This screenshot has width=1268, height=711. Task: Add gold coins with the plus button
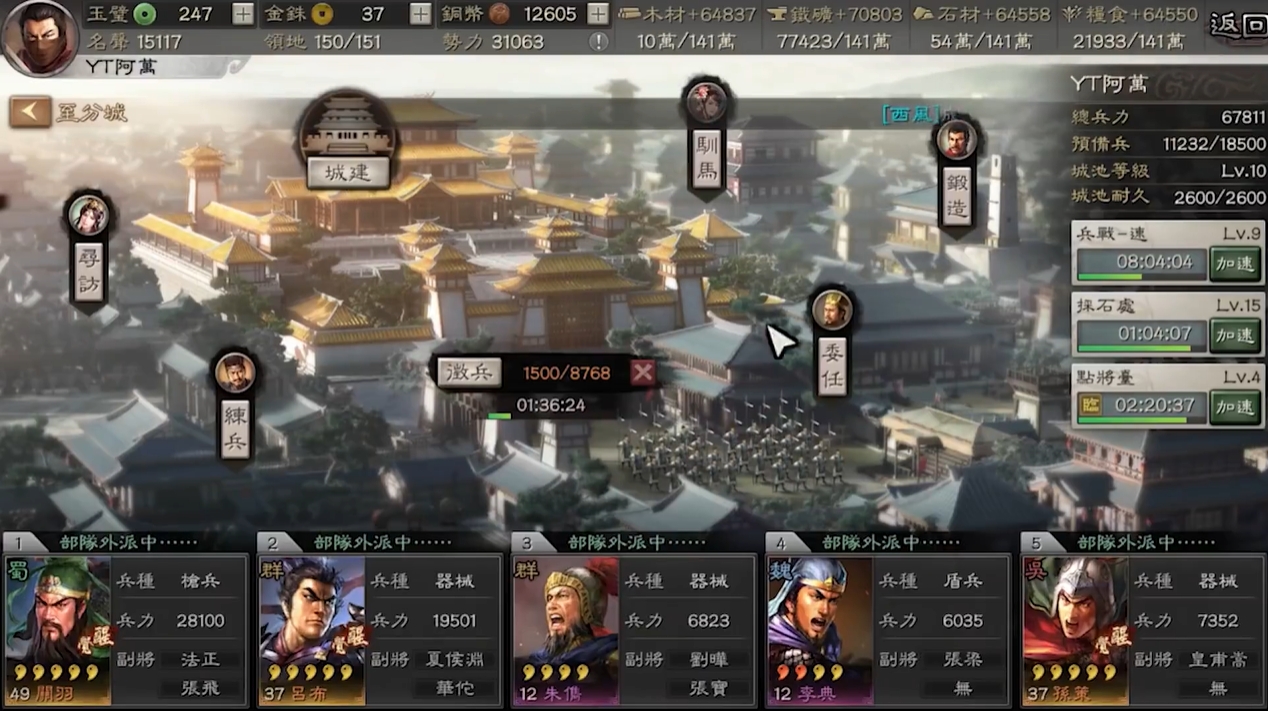[420, 14]
